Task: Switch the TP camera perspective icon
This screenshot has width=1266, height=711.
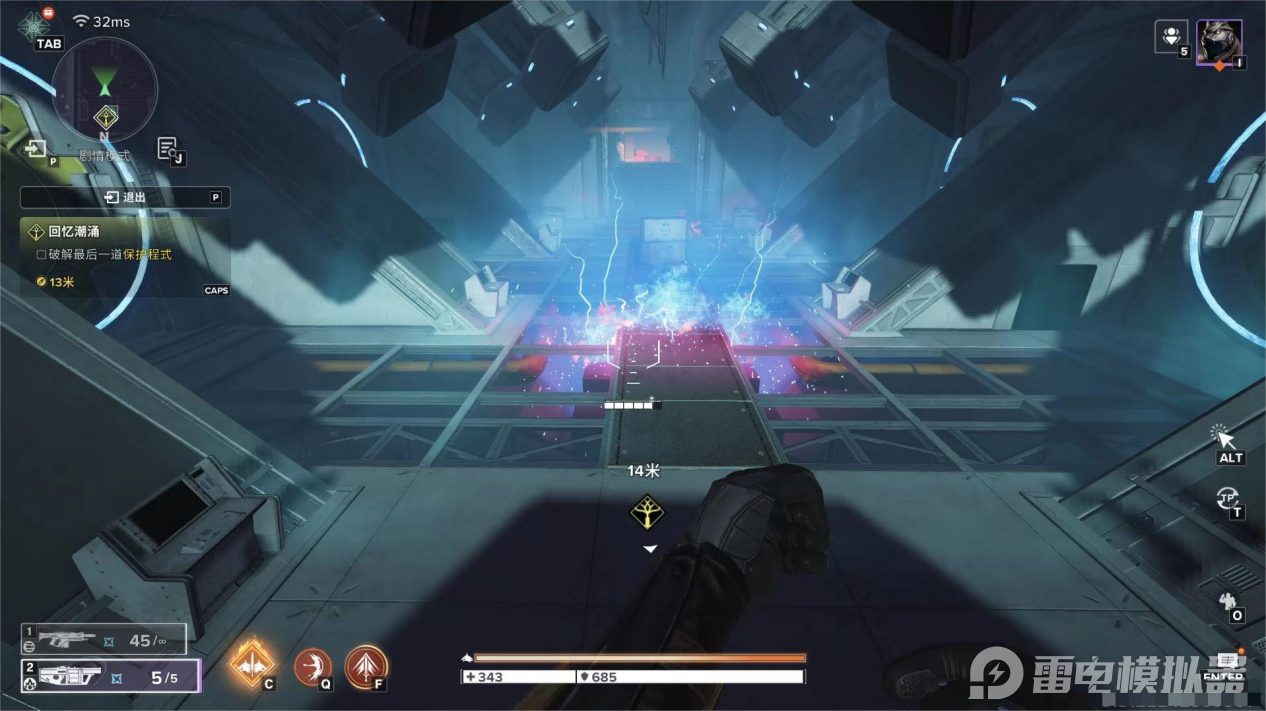Action: tap(1228, 497)
